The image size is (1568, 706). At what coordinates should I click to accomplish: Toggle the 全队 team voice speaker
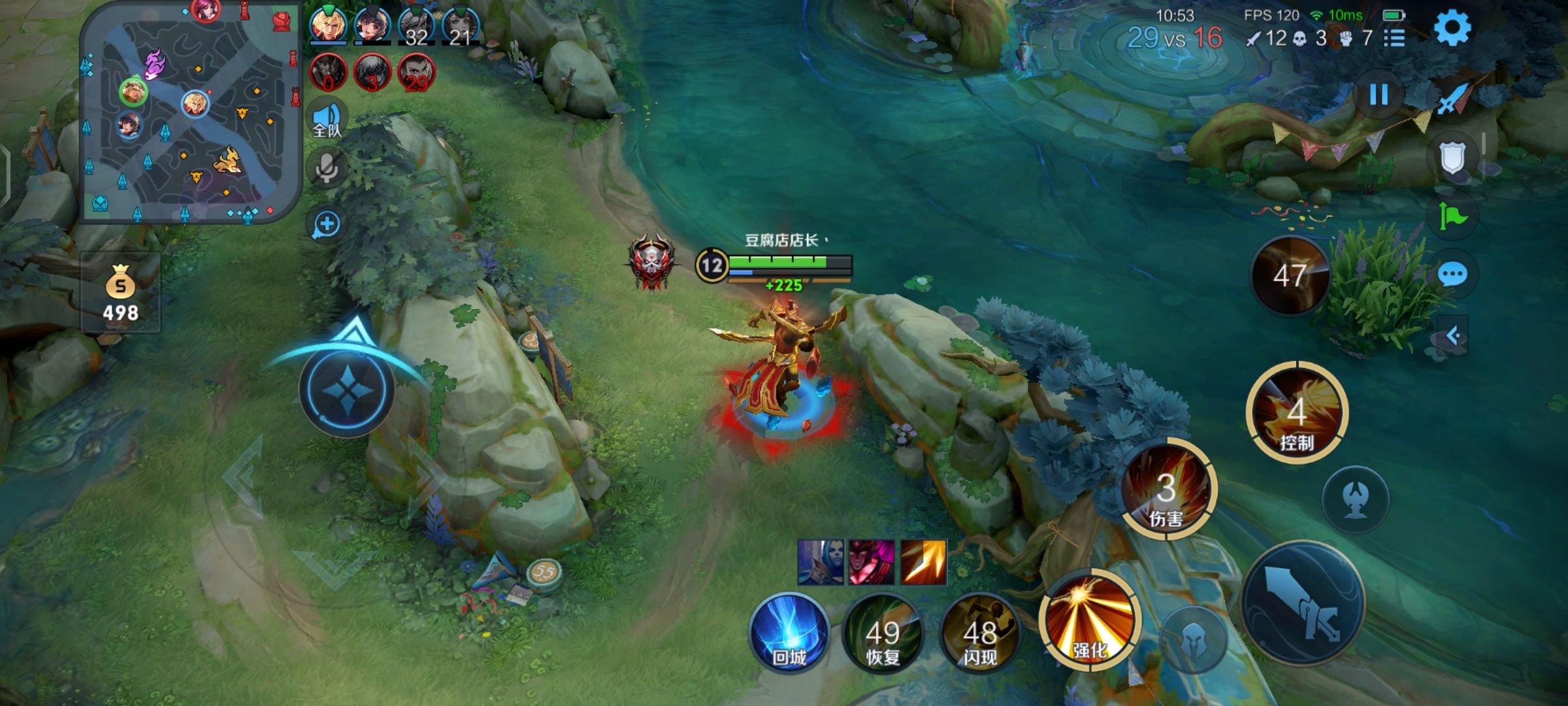coord(327,119)
